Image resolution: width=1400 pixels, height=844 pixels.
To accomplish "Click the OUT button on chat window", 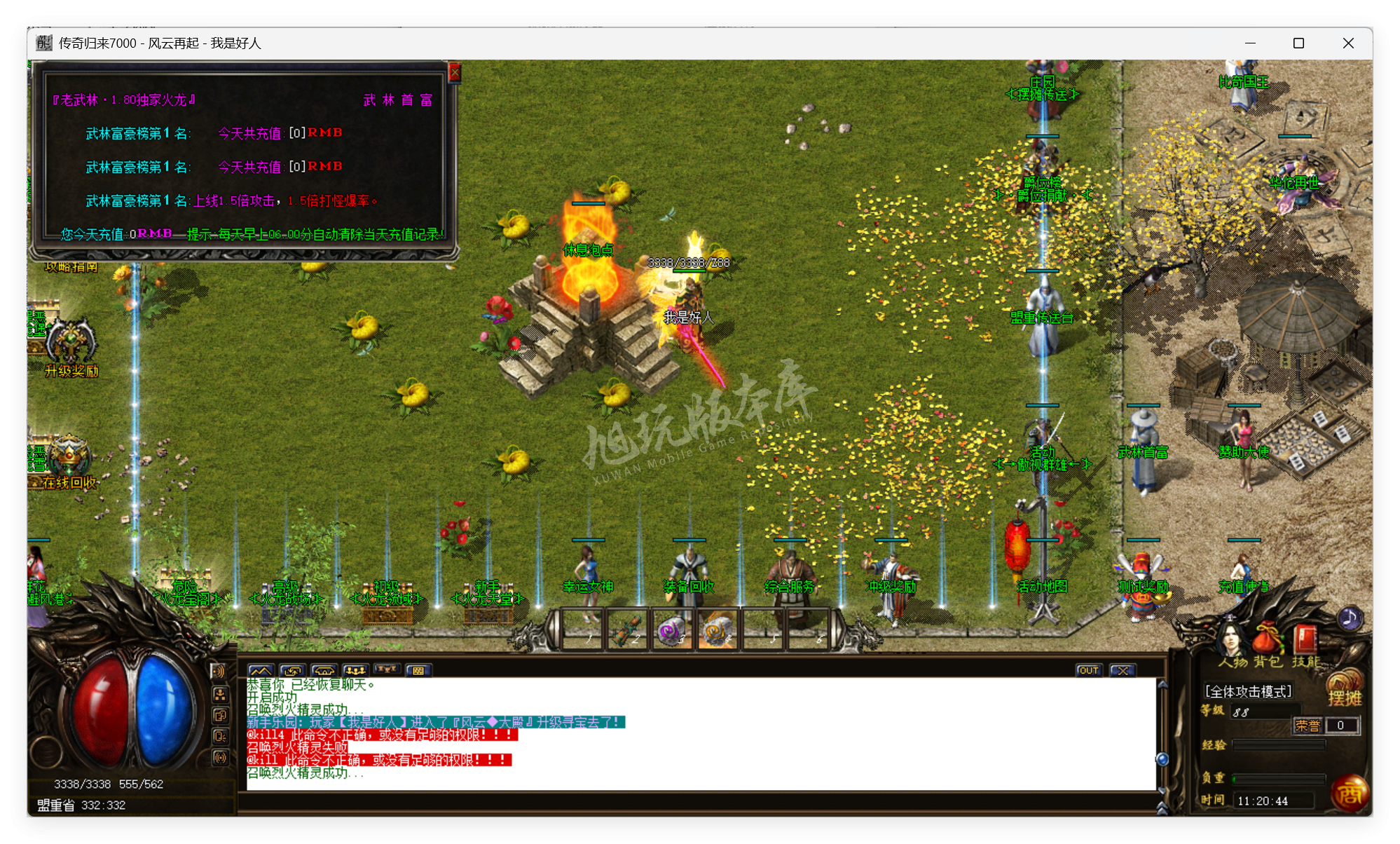I will click(1090, 671).
